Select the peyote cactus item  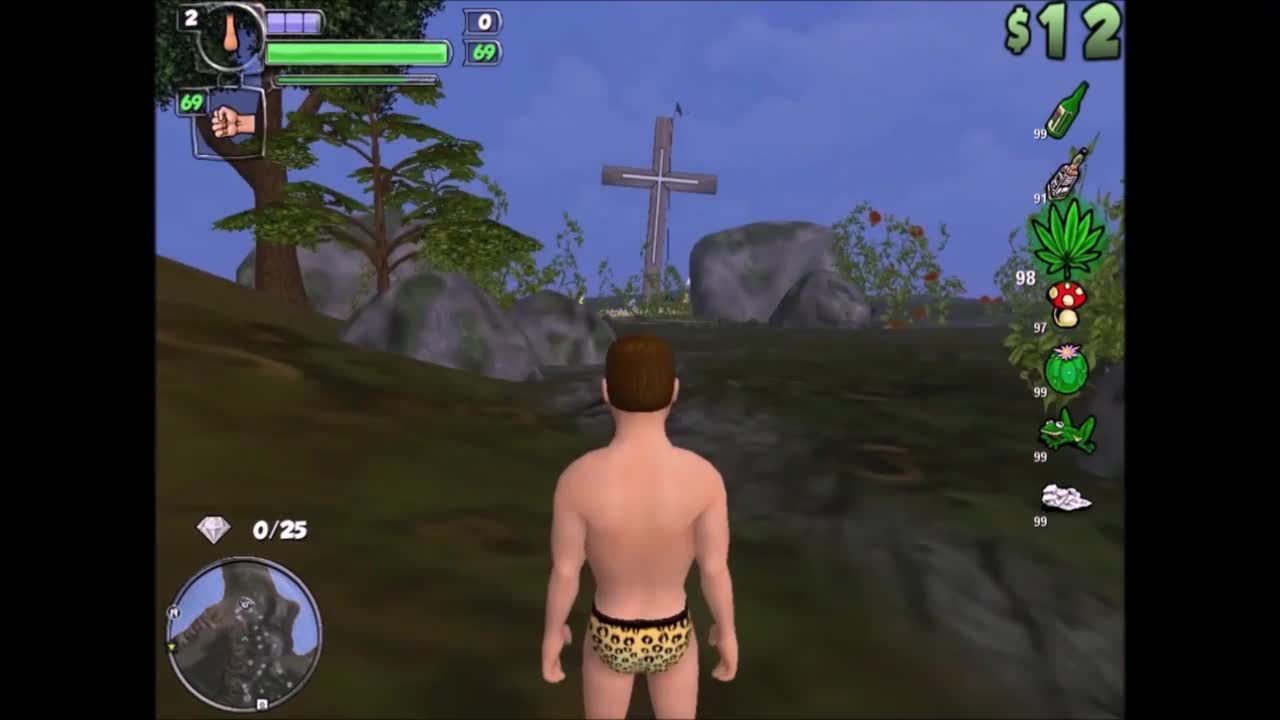coord(1066,369)
